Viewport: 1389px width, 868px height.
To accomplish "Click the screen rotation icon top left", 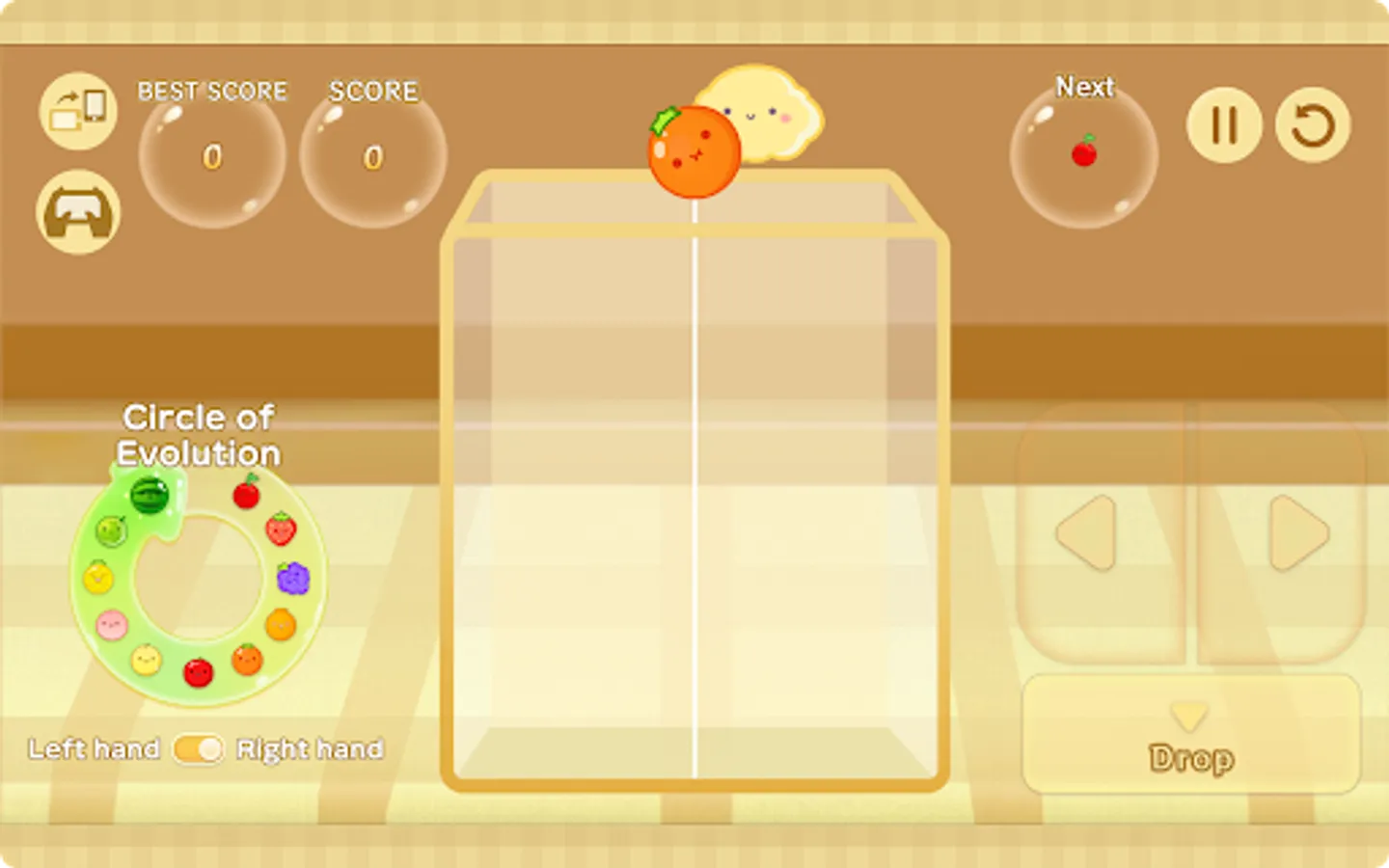I will pos(77,111).
